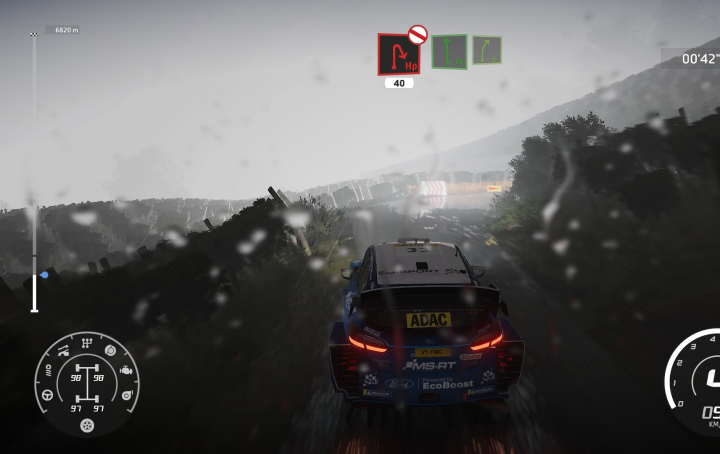Select the wheel icon below the chassis diagram

coord(87,425)
